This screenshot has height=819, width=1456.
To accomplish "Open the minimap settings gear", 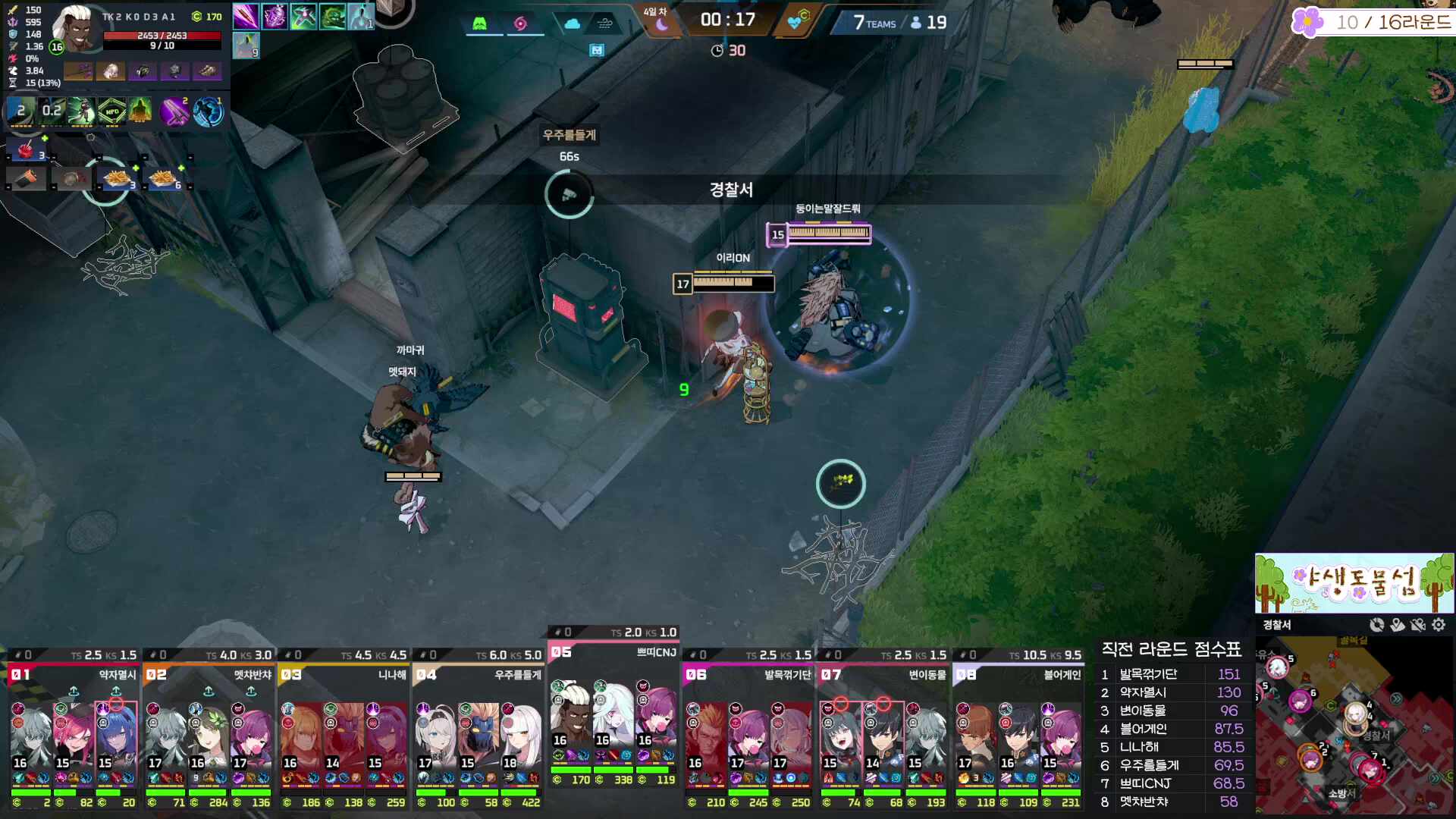I will pos(1439,625).
